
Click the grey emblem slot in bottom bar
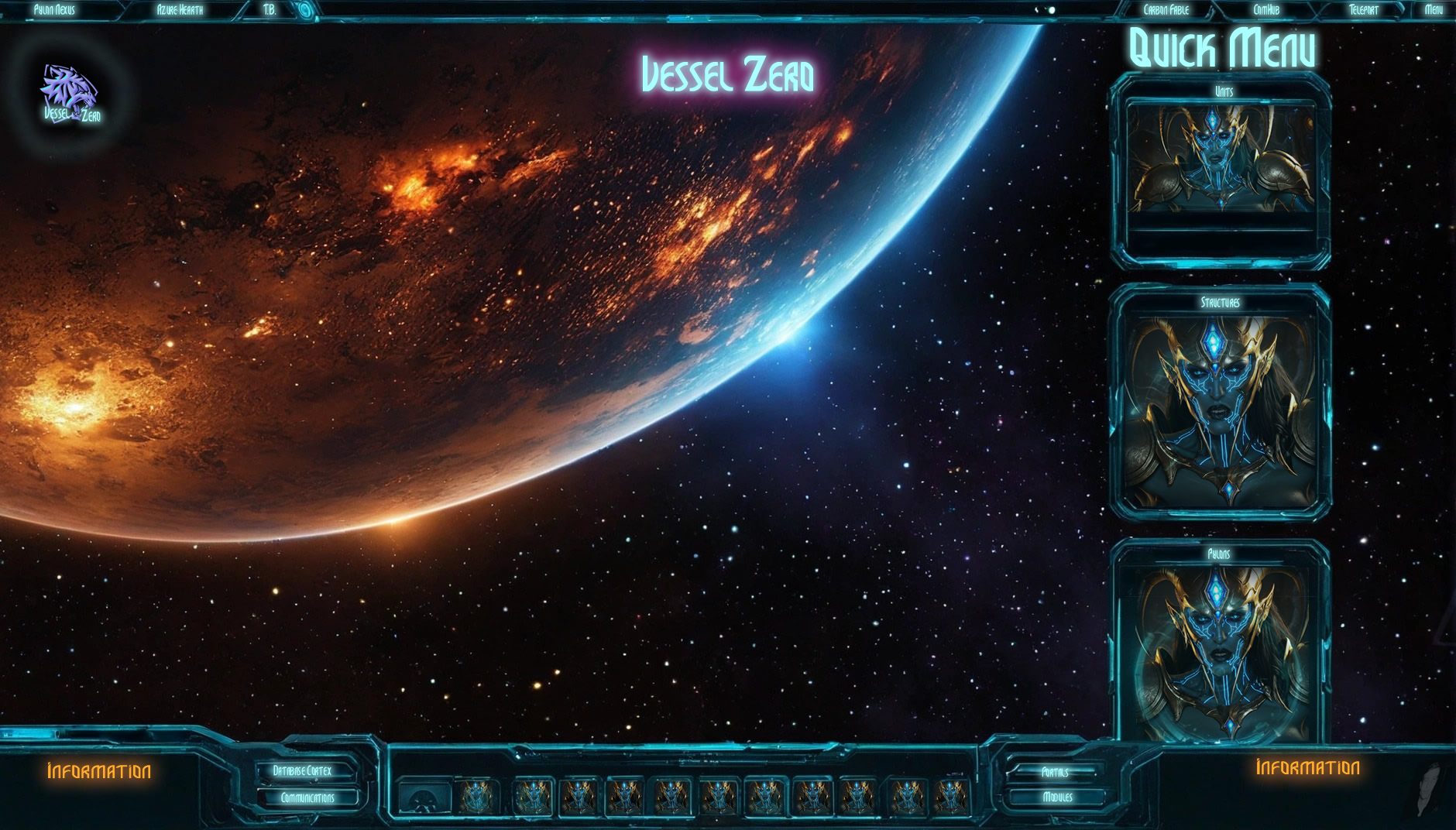424,797
